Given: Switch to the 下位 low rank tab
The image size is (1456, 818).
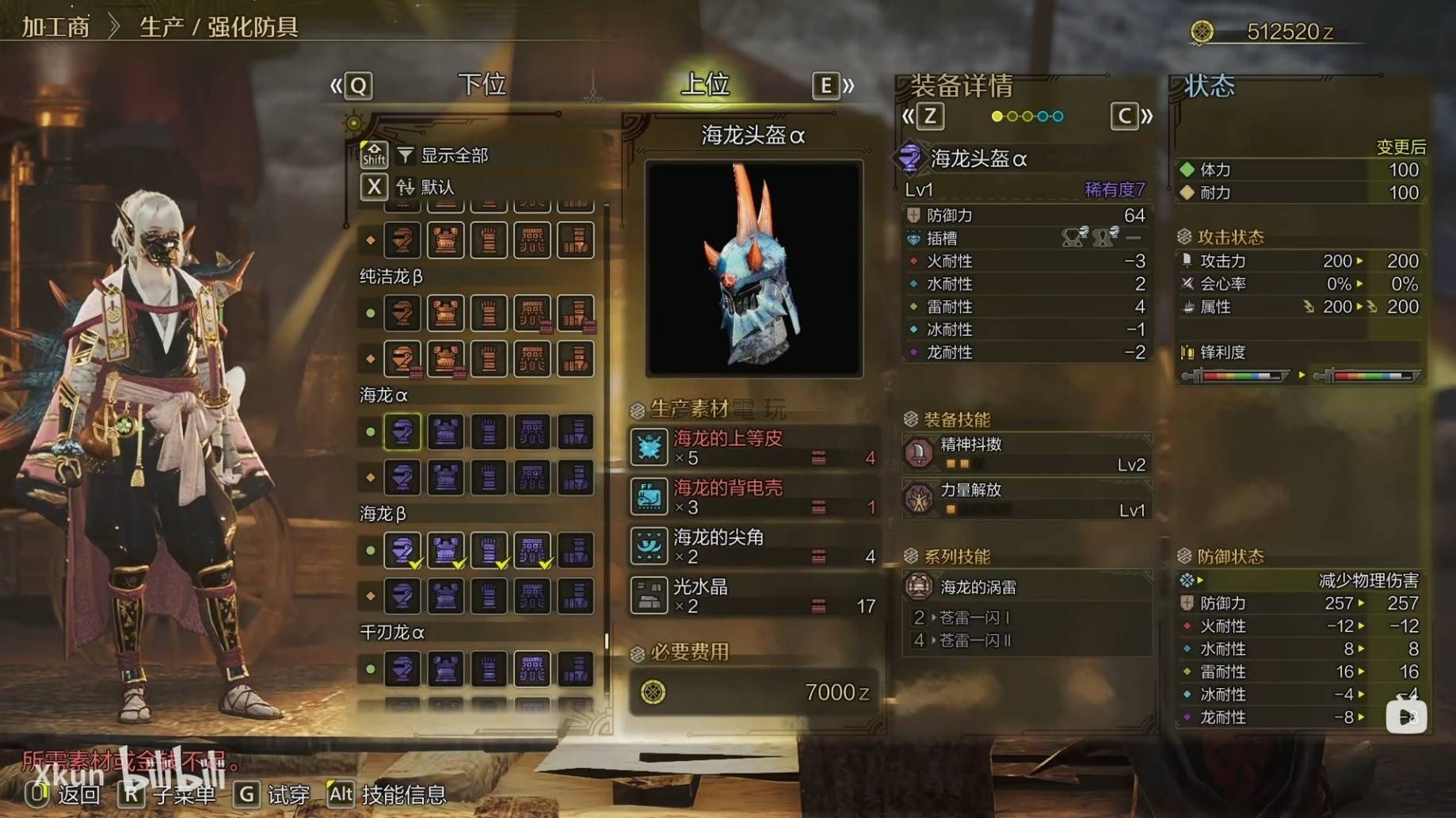Looking at the screenshot, I should [482, 85].
